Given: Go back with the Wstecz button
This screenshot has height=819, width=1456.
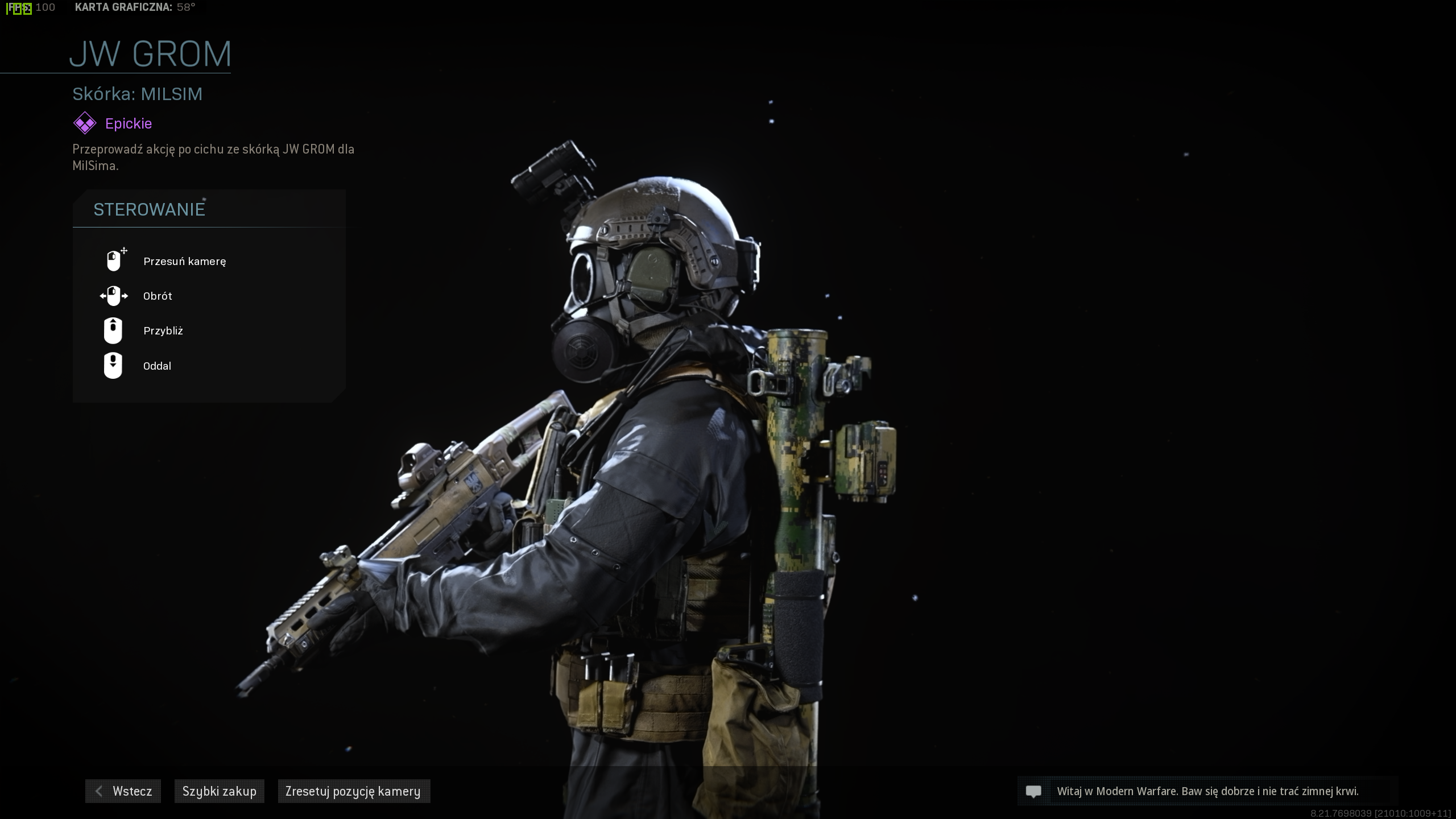Looking at the screenshot, I should (123, 791).
